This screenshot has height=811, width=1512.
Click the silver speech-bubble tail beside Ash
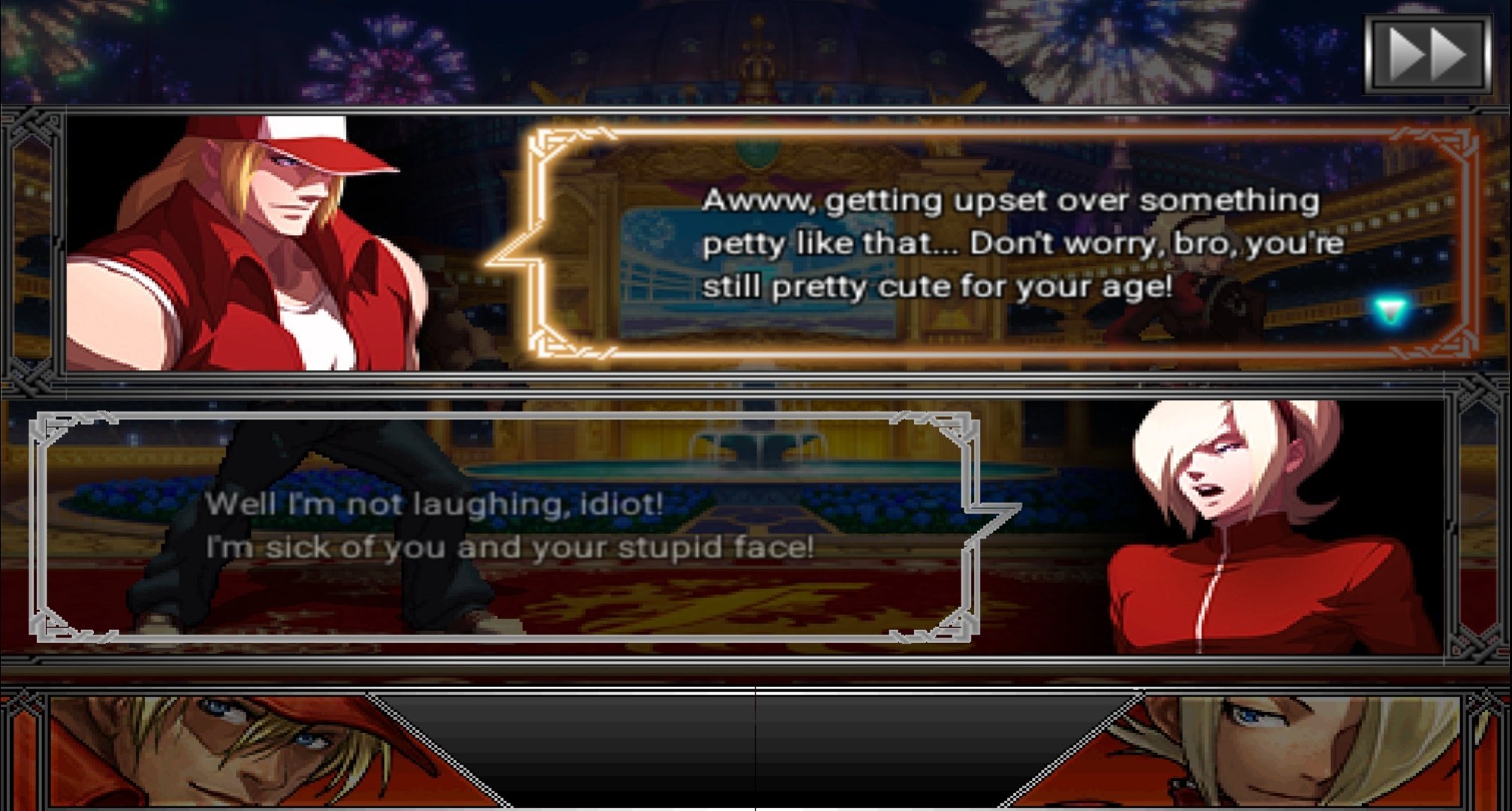click(x=991, y=526)
